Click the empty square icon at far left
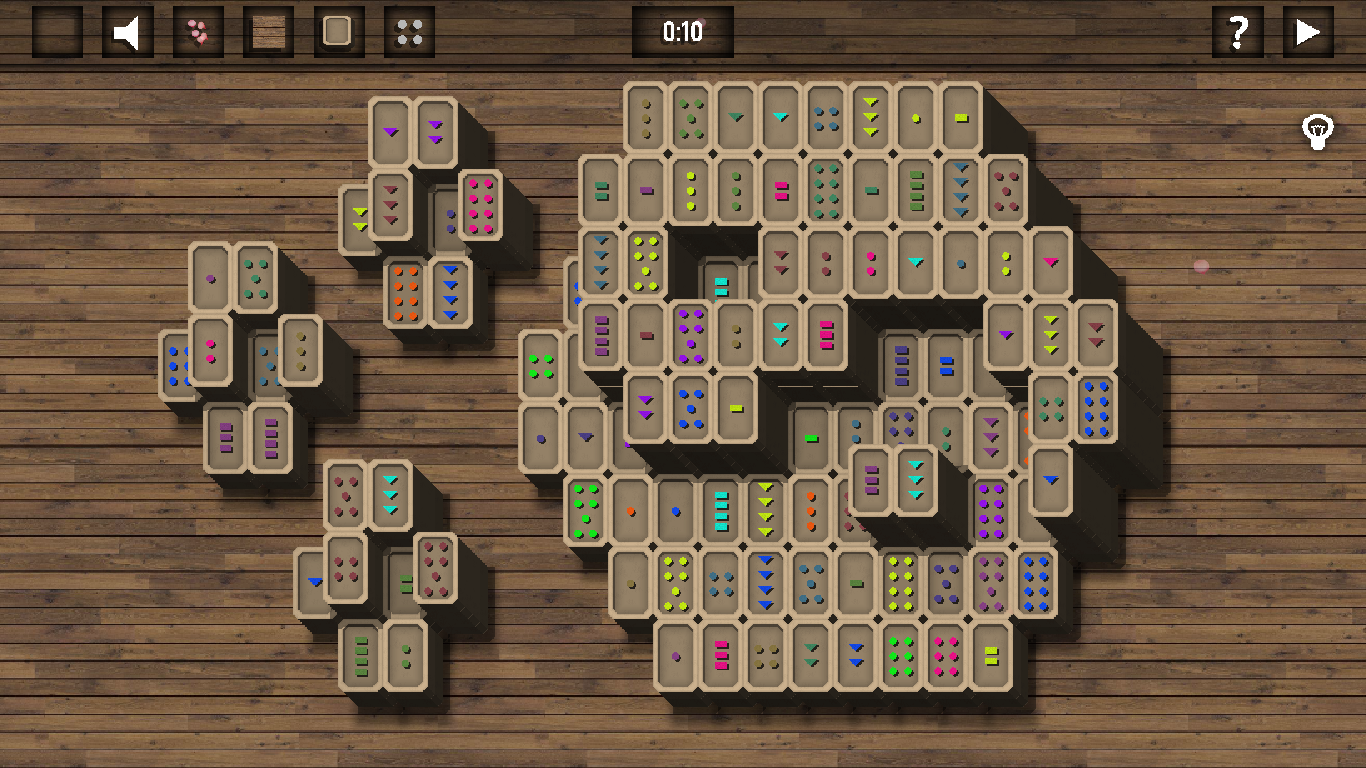This screenshot has height=768, width=1366. tap(56, 31)
